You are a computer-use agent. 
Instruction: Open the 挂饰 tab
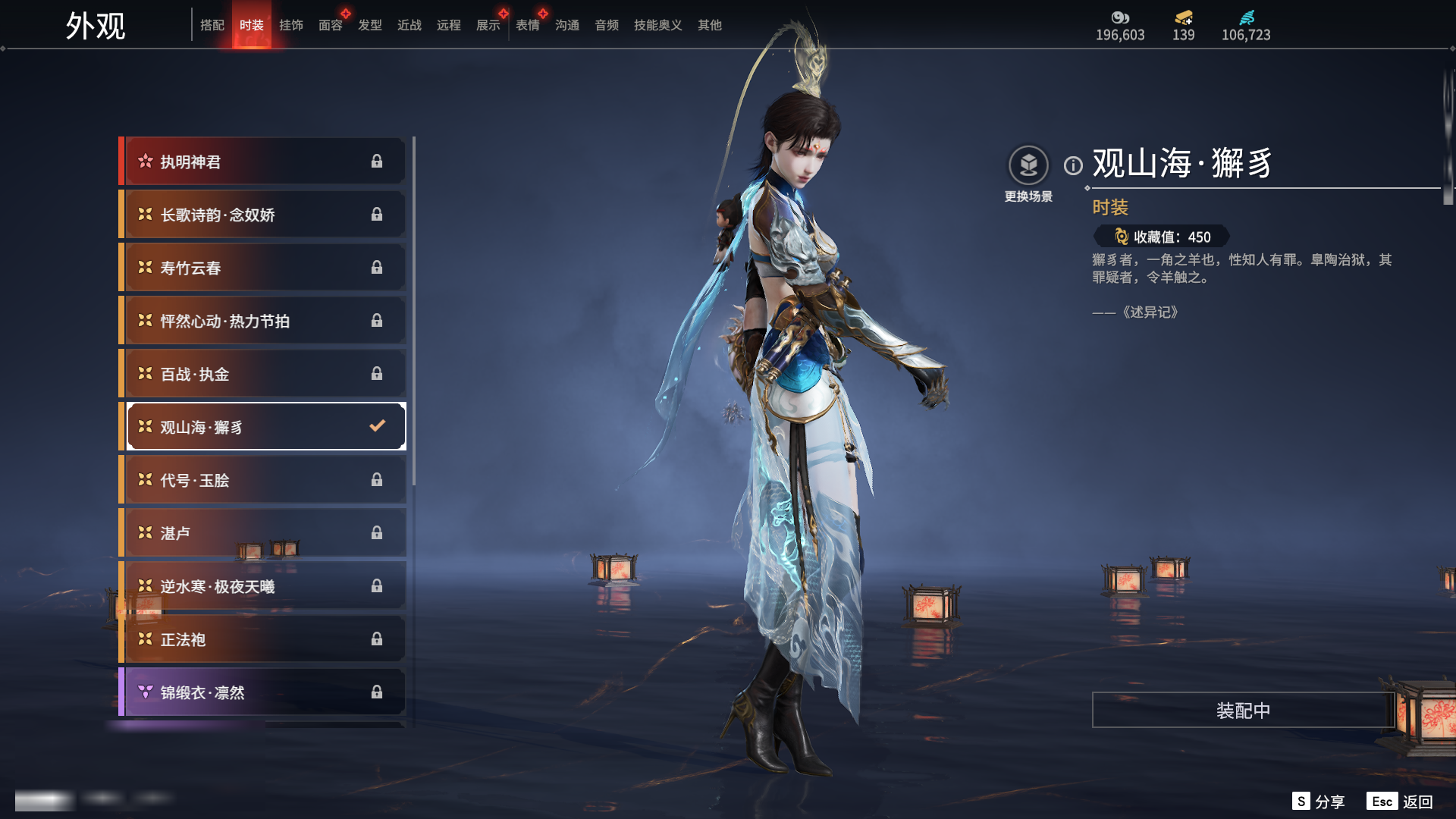click(x=291, y=25)
